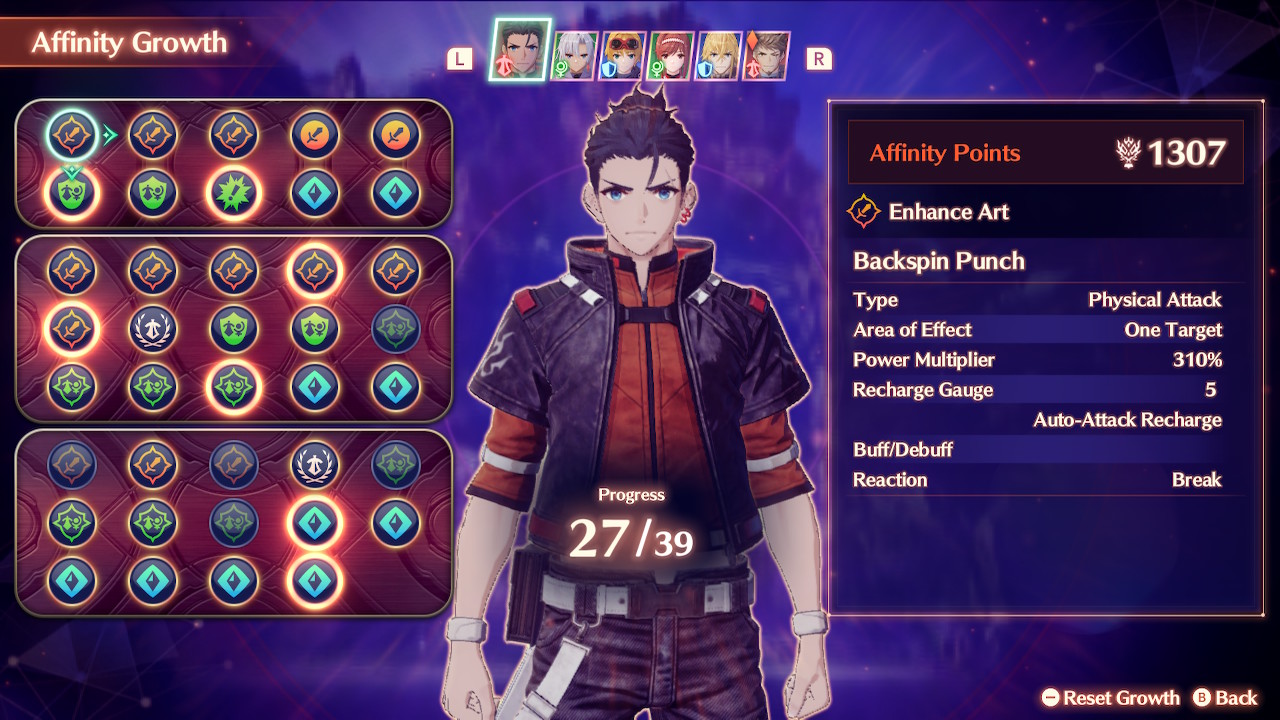Choose Nikol's portrait with red goggles

click(x=622, y=55)
